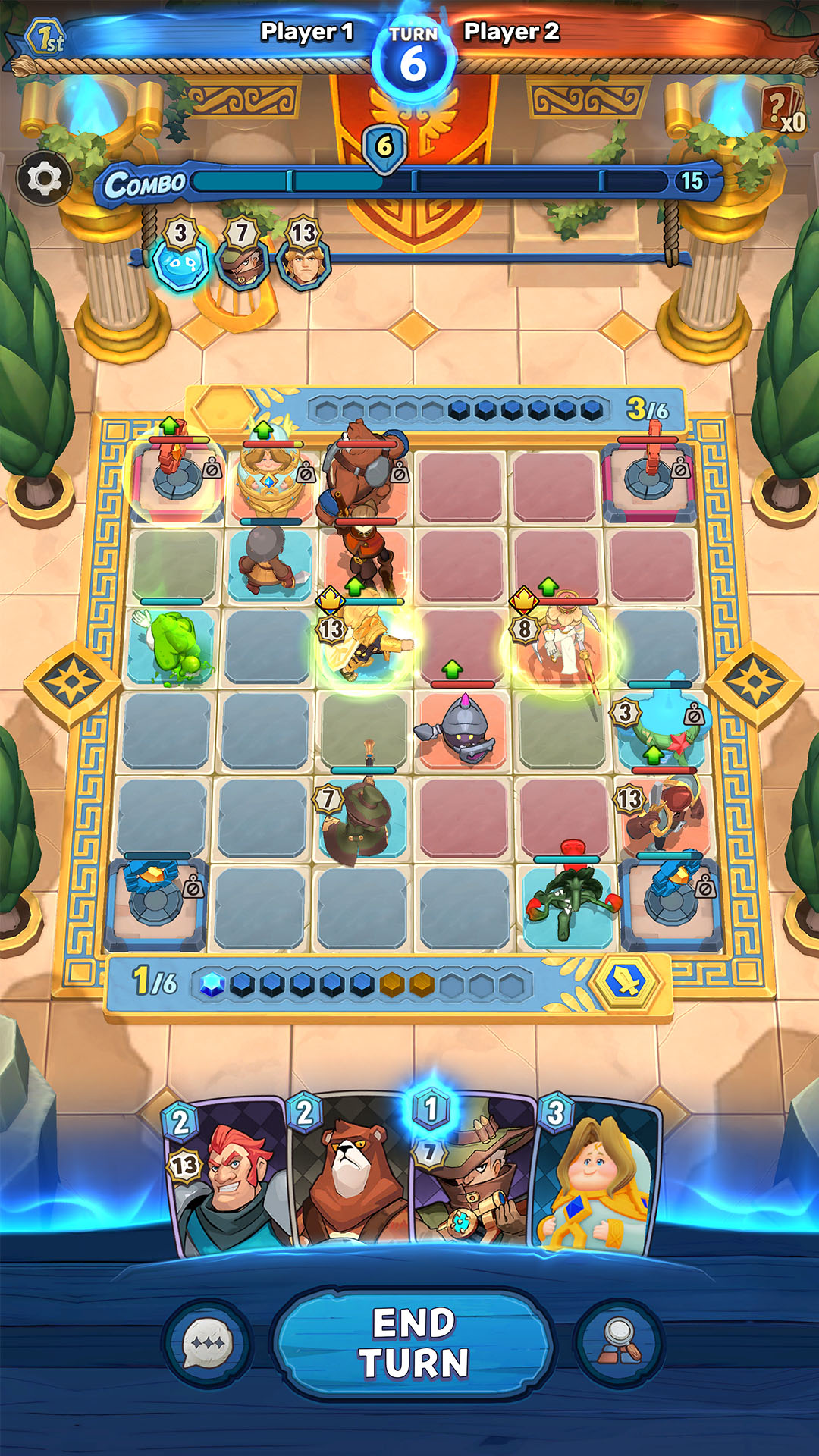
Task: Select the white priestess enemy numbered 8
Action: (x=563, y=641)
